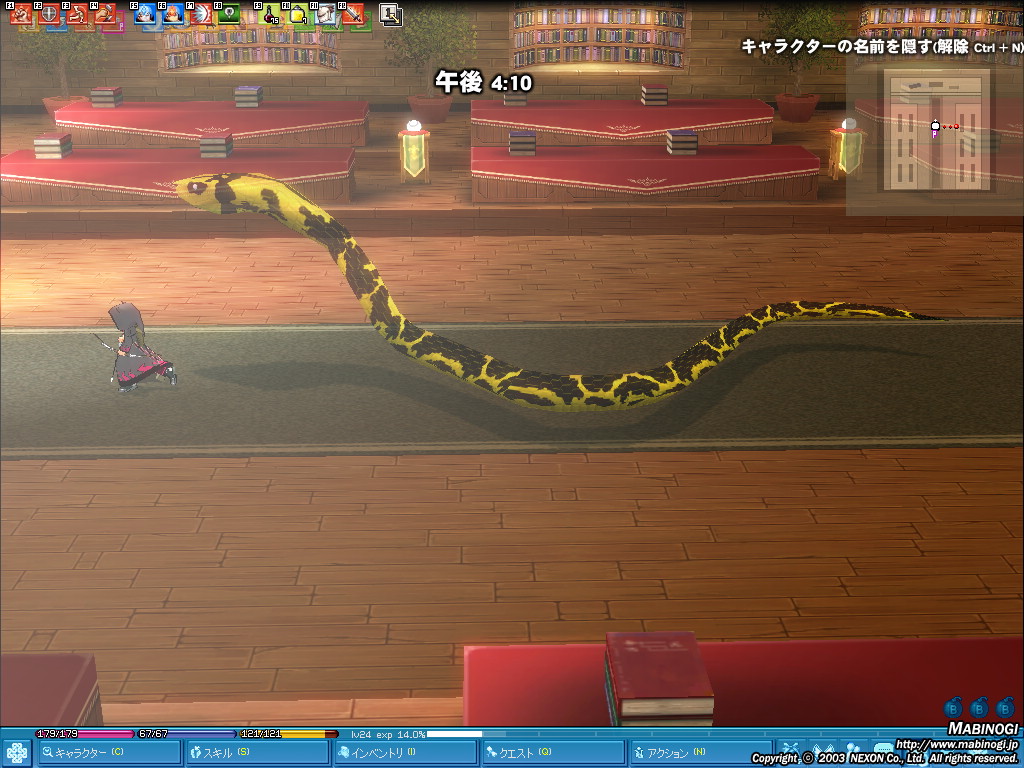Activate the sword skill on F12
Screen dimensions: 1024x768
click(353, 15)
